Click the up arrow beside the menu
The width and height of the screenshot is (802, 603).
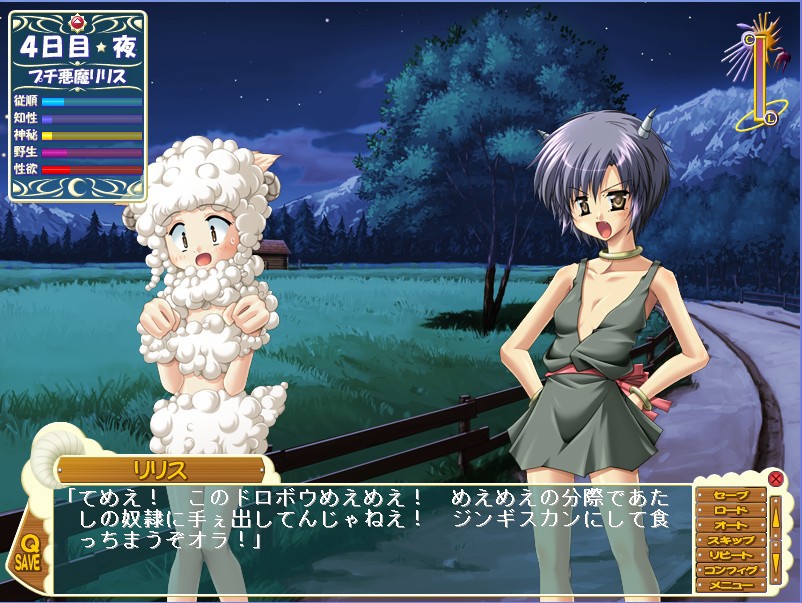[x=775, y=517]
